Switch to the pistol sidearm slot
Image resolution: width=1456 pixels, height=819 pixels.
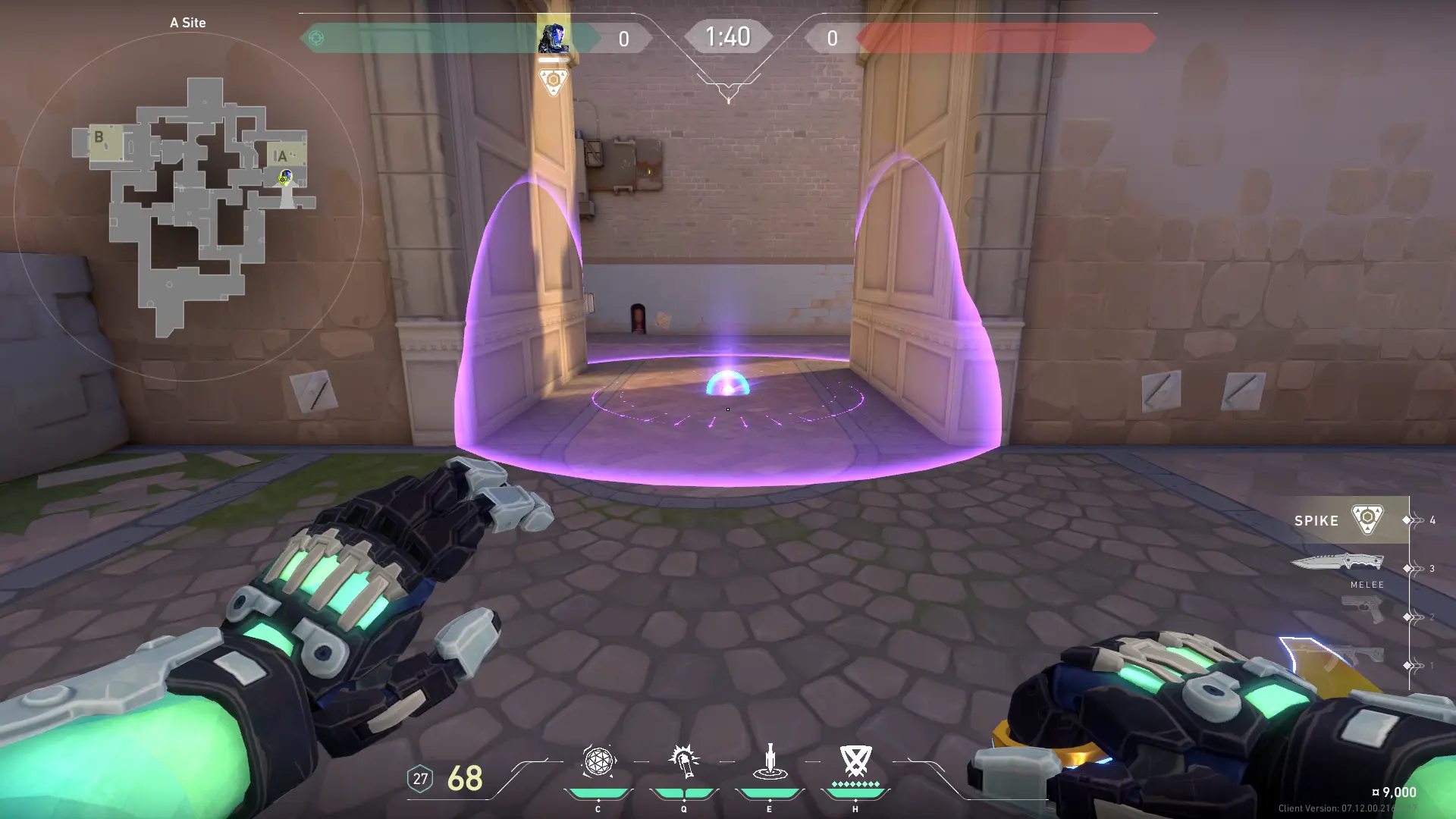pos(1363,609)
